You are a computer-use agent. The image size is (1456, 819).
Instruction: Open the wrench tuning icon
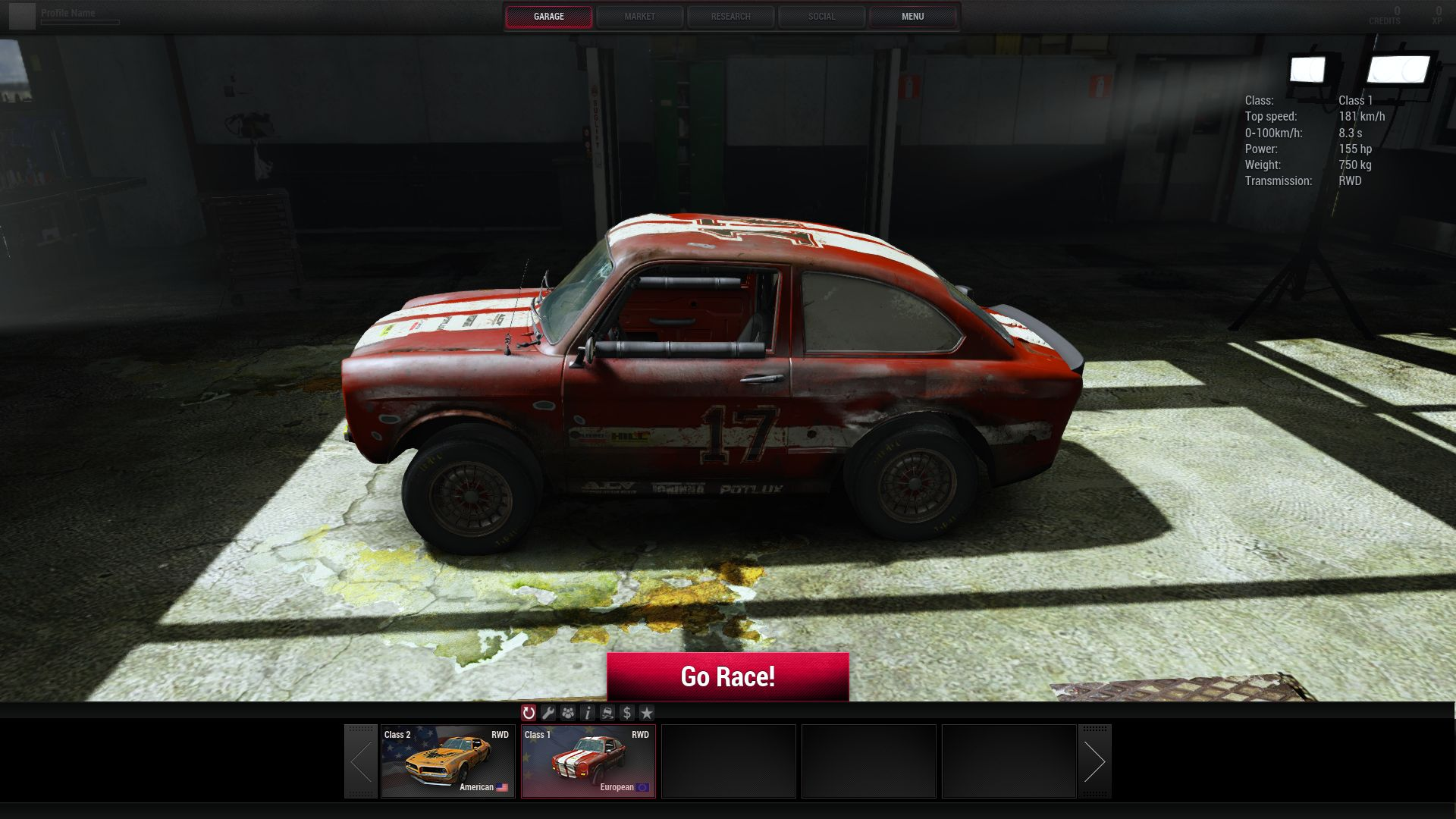[x=548, y=713]
